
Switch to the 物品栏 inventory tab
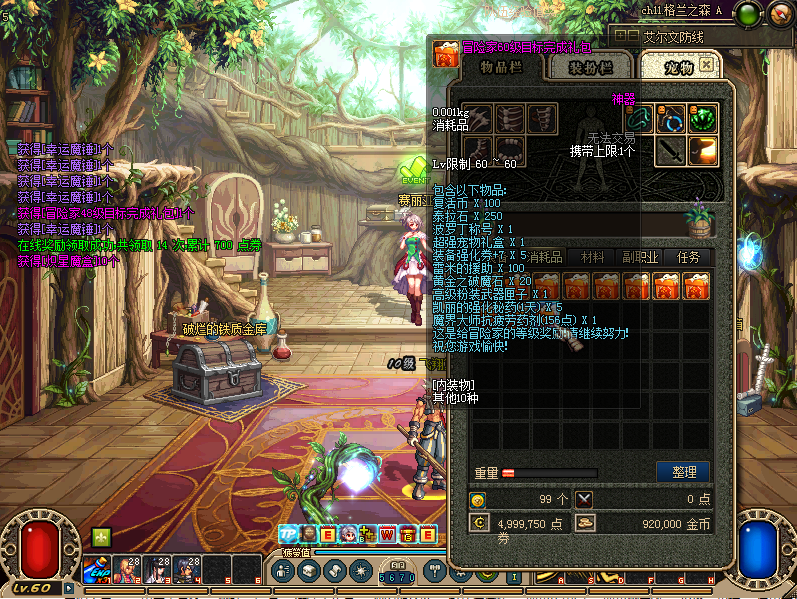pyautogui.click(x=497, y=67)
